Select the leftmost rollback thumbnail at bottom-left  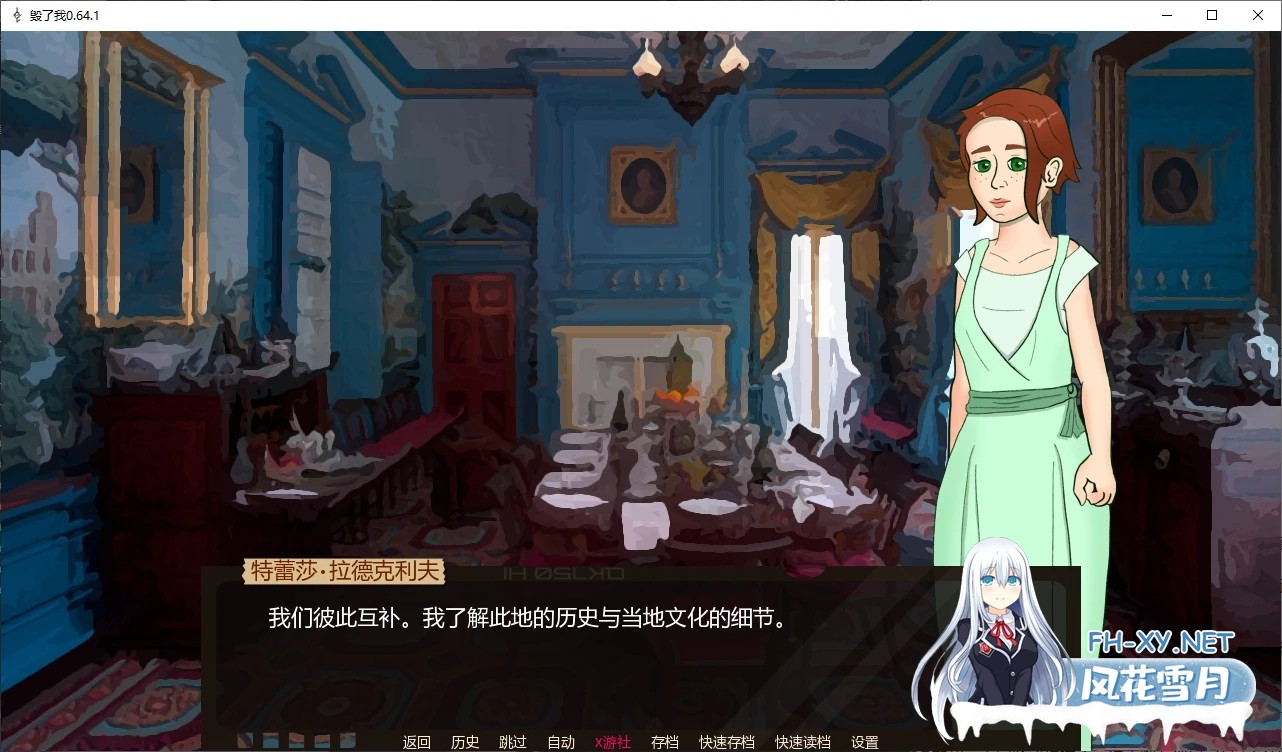click(x=245, y=740)
